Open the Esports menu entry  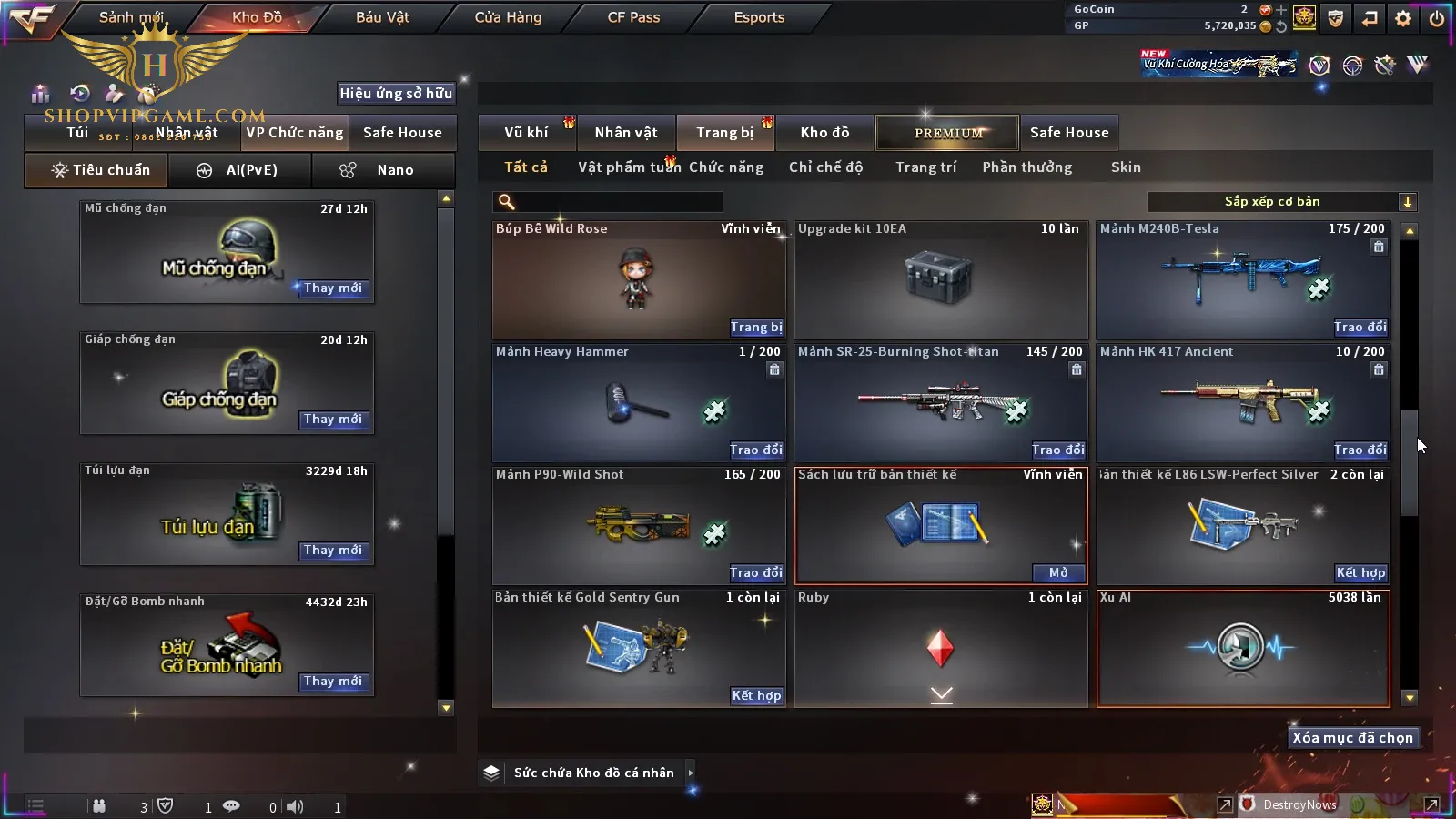(759, 17)
